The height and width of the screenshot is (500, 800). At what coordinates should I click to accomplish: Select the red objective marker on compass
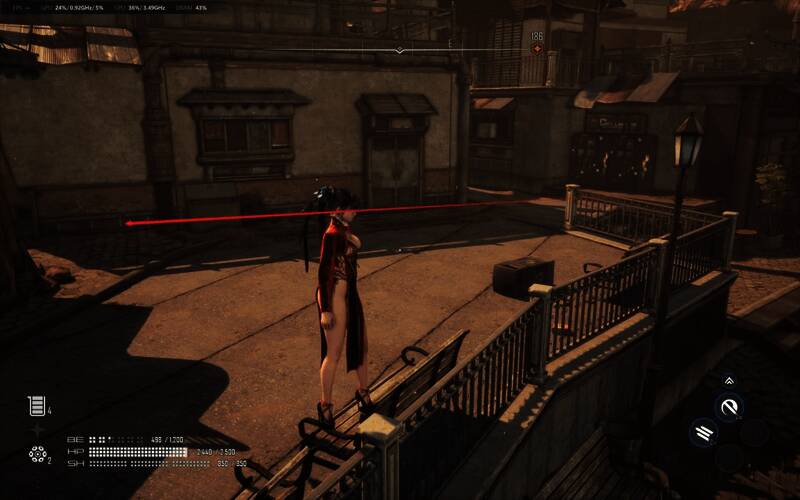coord(537,48)
